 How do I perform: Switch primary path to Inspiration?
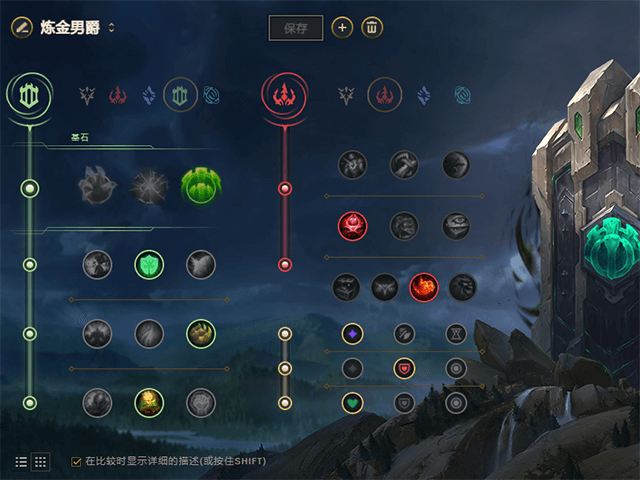point(211,95)
